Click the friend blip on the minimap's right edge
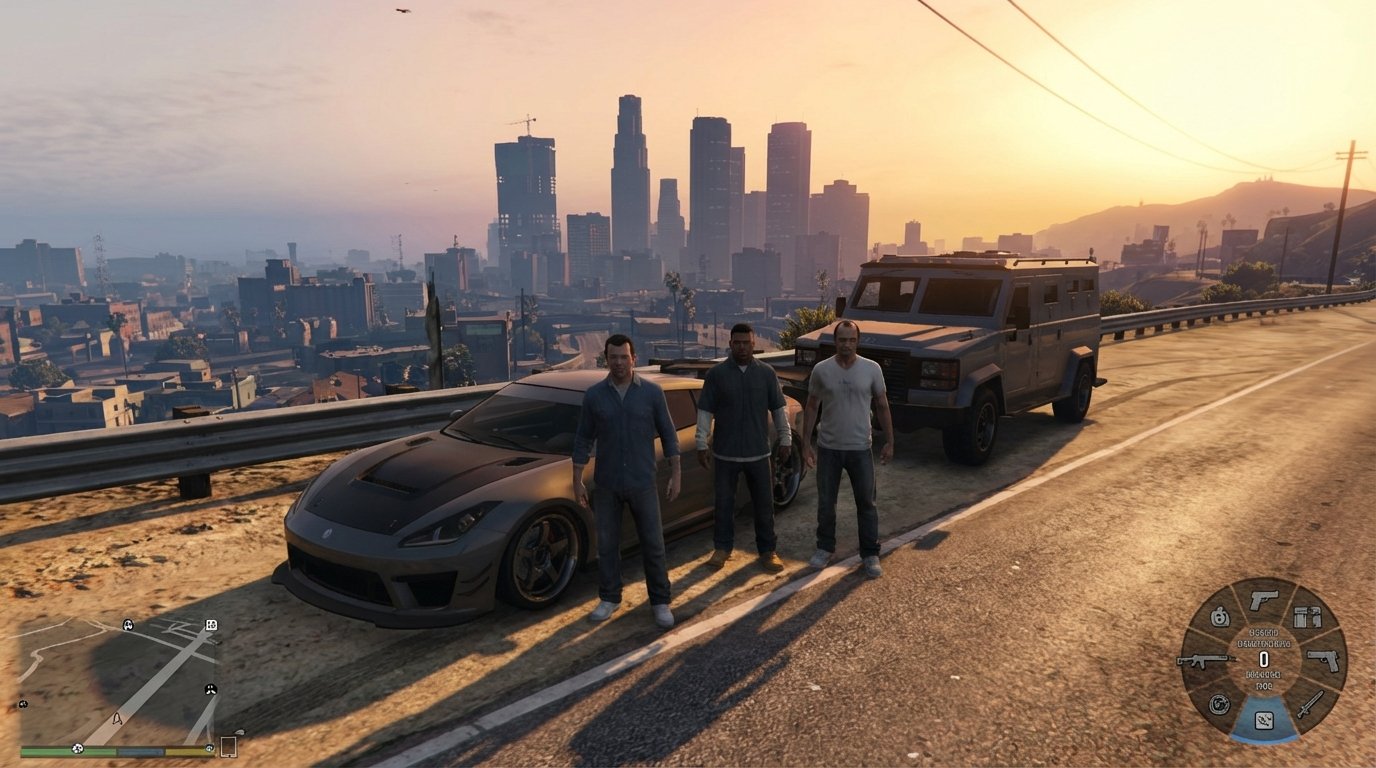 coord(210,689)
